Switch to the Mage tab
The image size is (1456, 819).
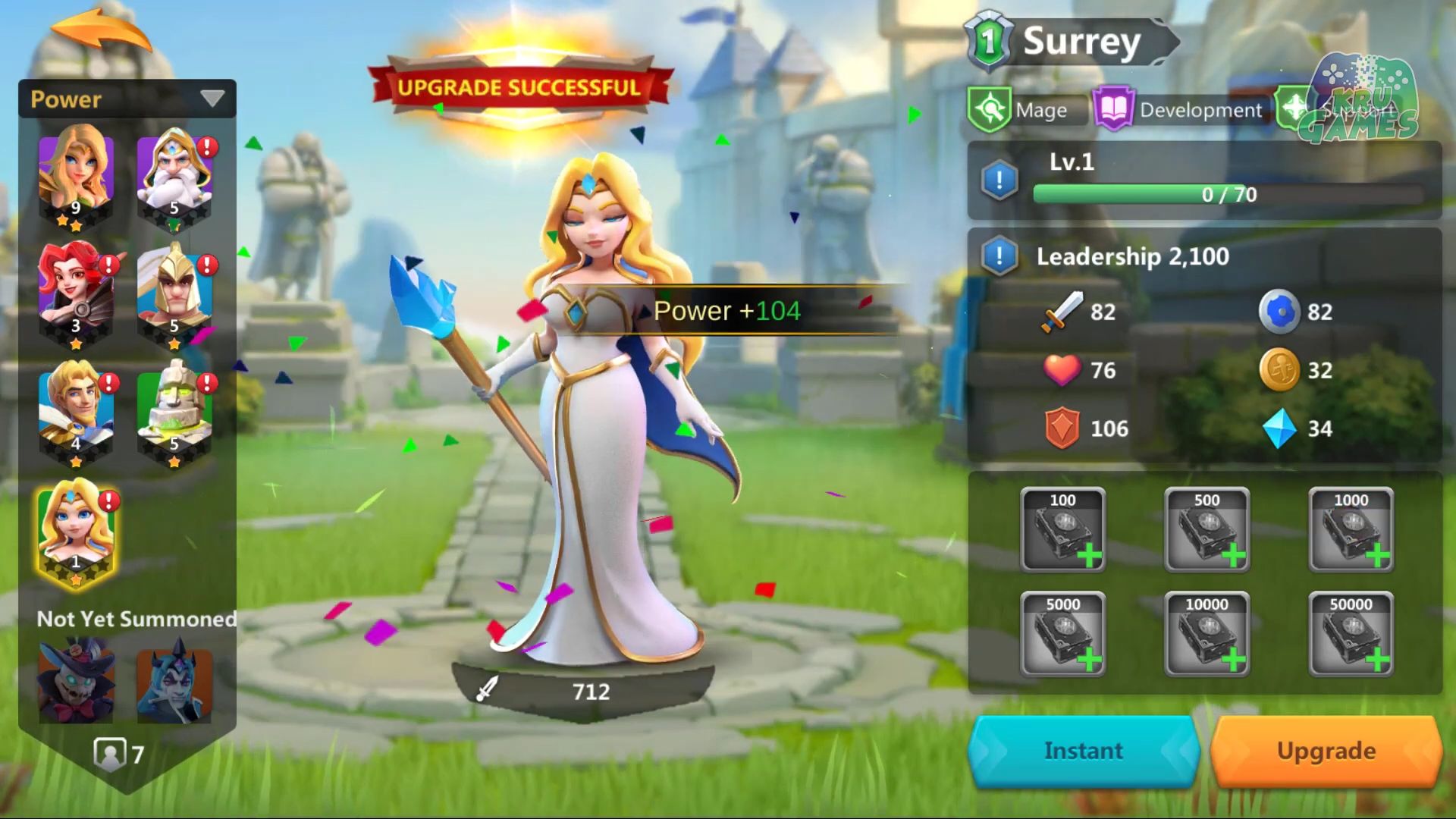click(1044, 108)
